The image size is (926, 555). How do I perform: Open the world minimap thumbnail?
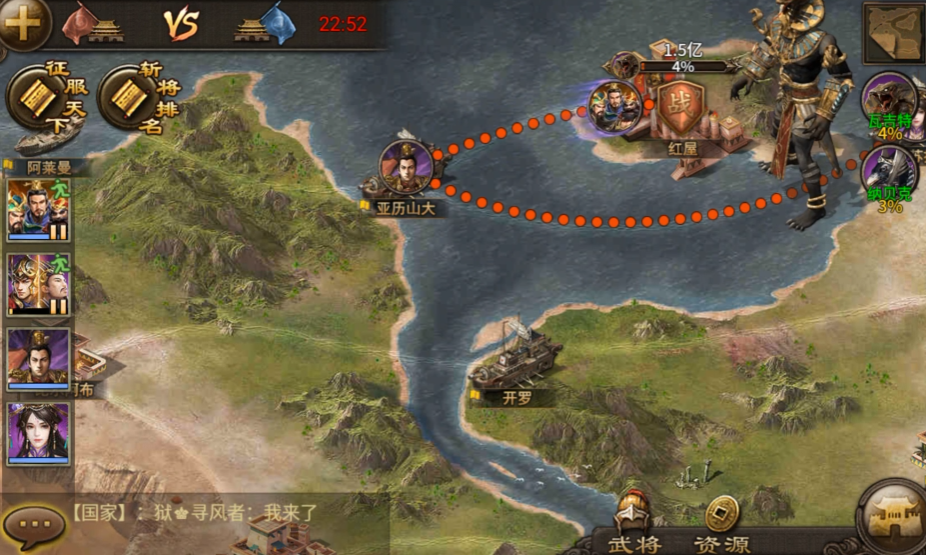pyautogui.click(x=892, y=33)
